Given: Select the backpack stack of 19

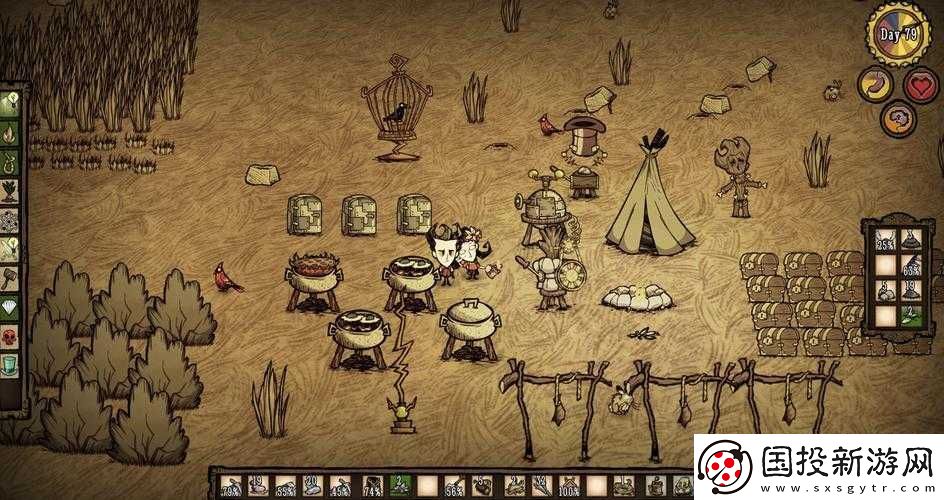Looking at the screenshot, I should pyautogui.click(x=911, y=291).
